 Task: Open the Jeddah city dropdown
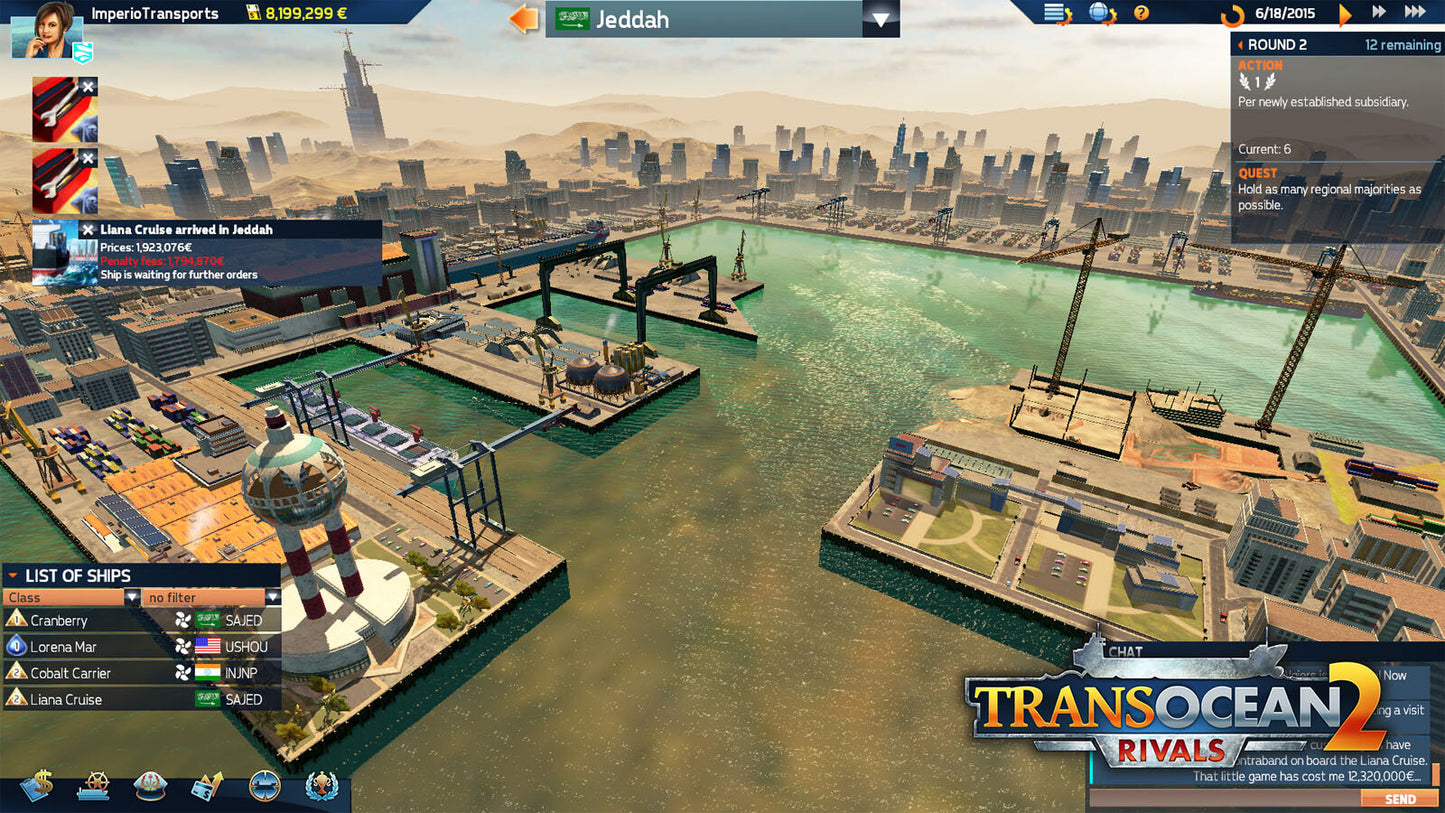tap(880, 18)
